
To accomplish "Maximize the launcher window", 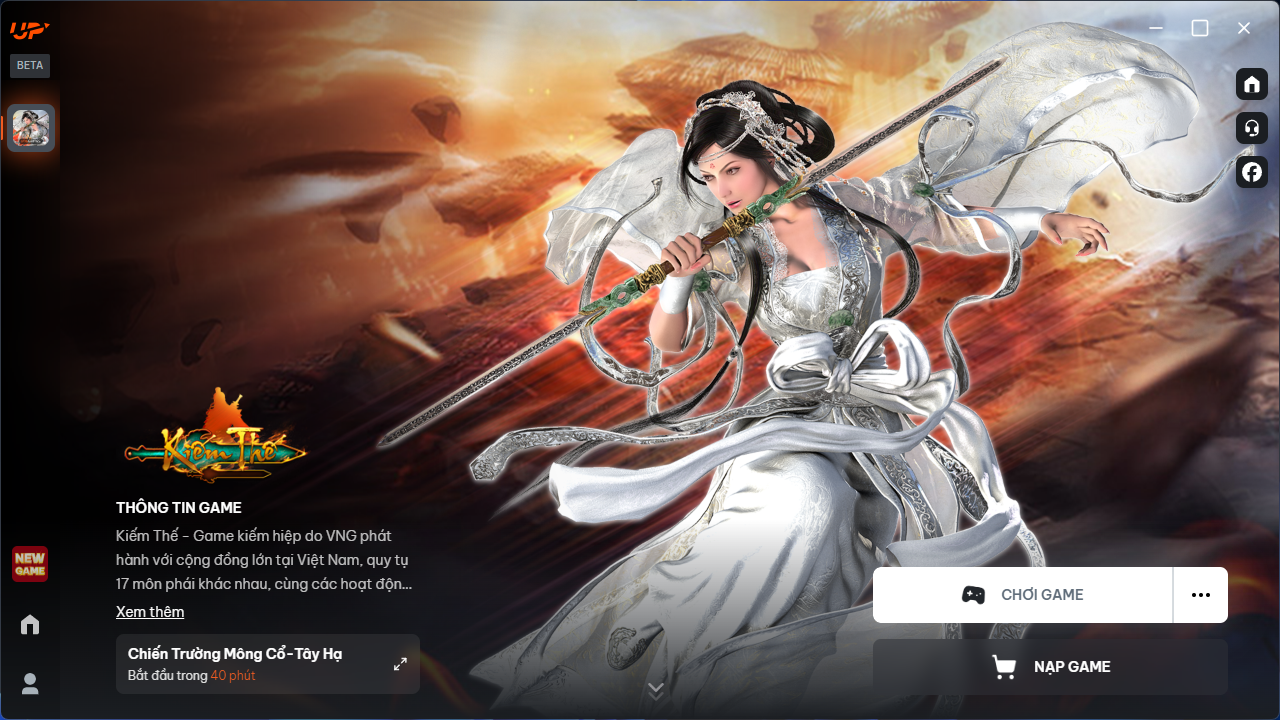I will point(1200,28).
